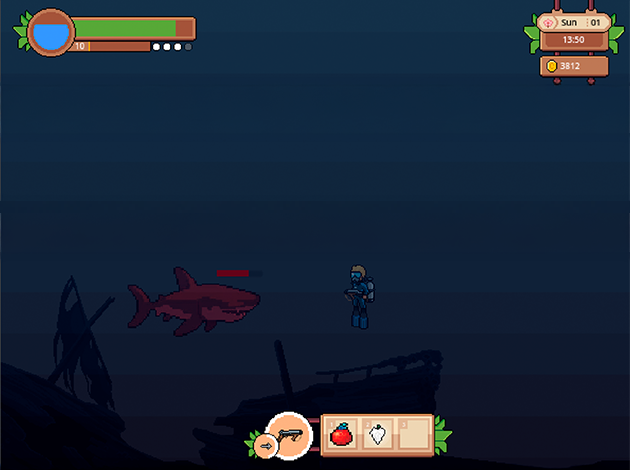Select empty hotbar slot number 3
The height and width of the screenshot is (470, 630).
(414, 435)
